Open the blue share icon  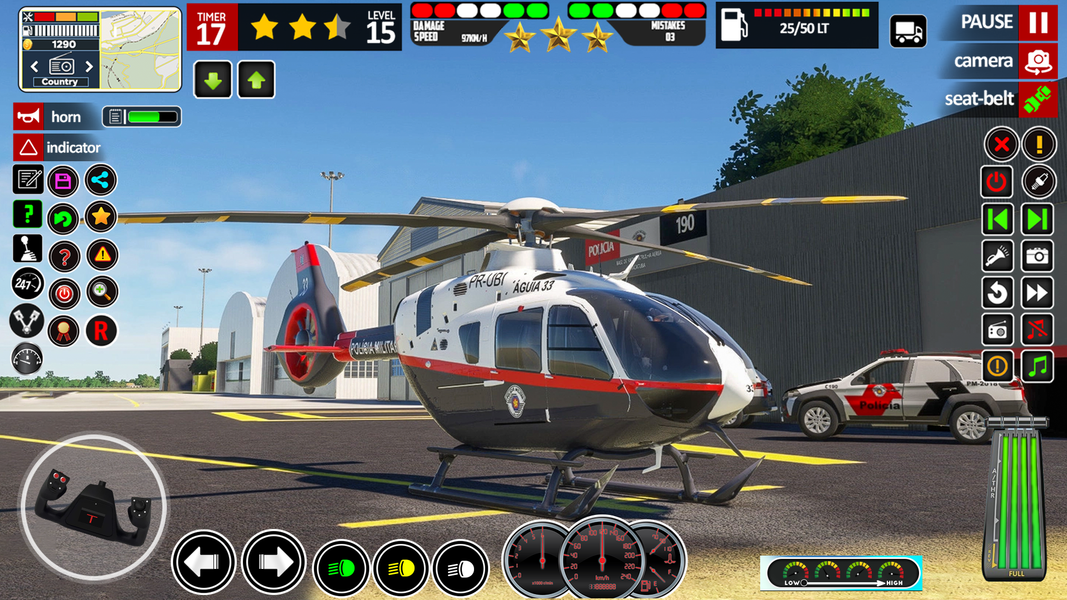(101, 180)
